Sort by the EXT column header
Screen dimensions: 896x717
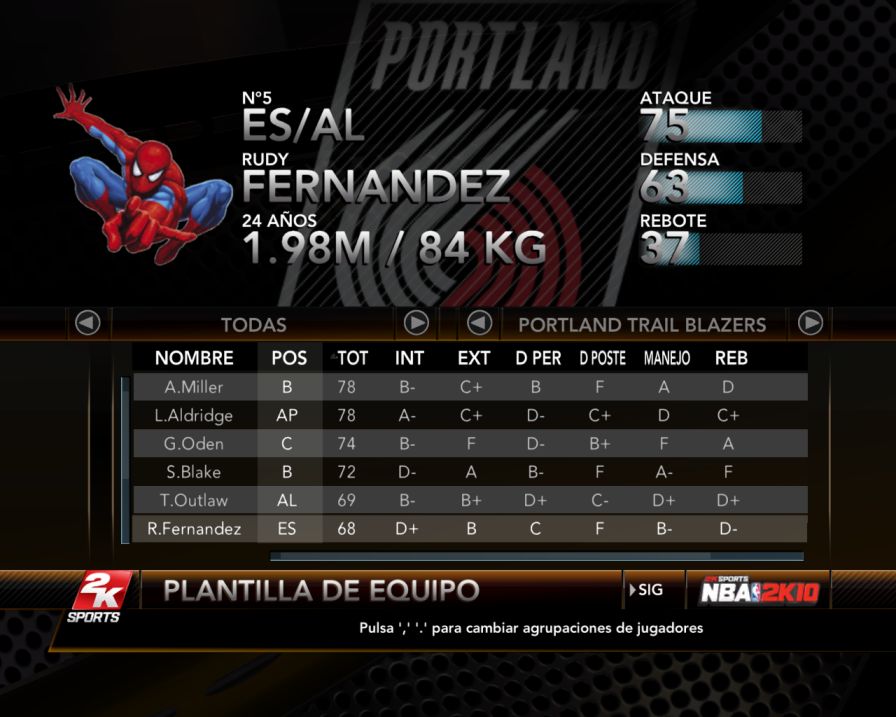point(473,358)
